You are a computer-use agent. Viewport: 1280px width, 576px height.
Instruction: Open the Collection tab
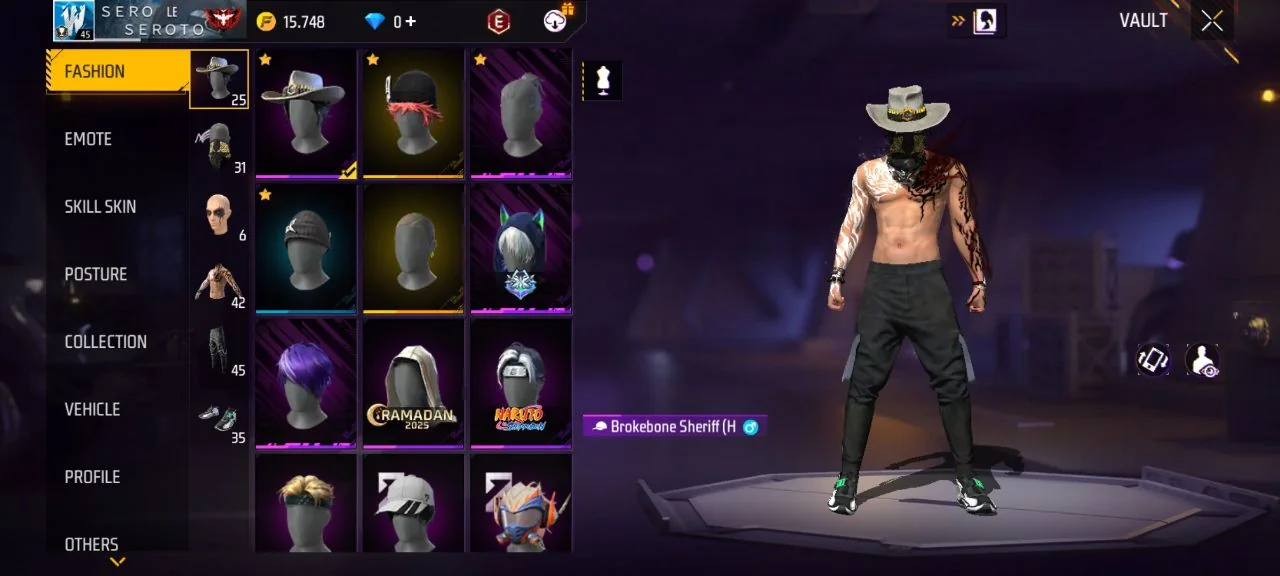[x=105, y=342]
